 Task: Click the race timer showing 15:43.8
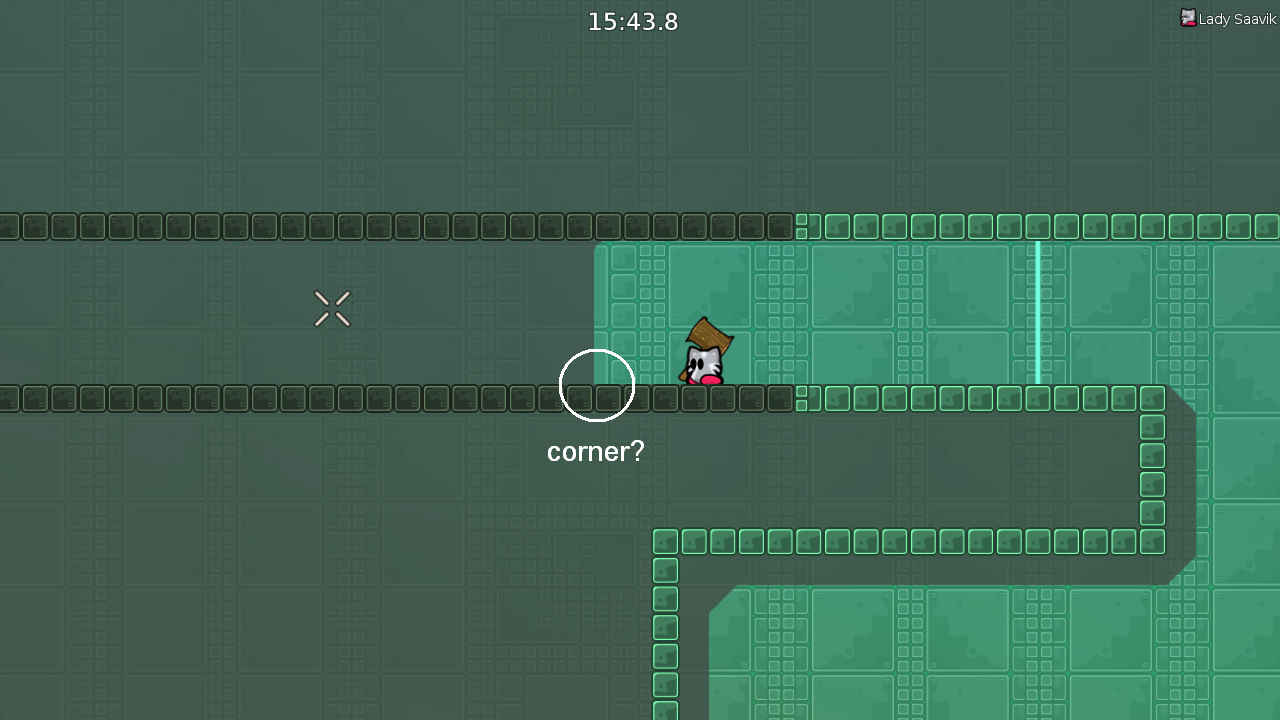632,21
